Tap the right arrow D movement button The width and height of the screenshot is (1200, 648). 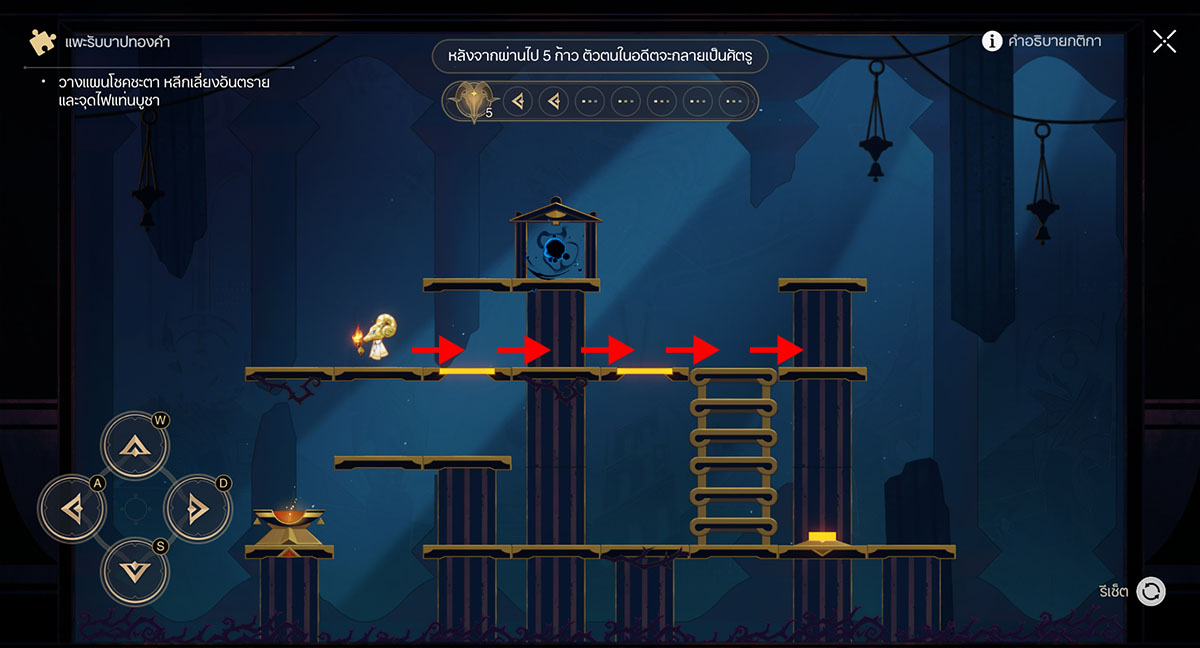pos(197,509)
